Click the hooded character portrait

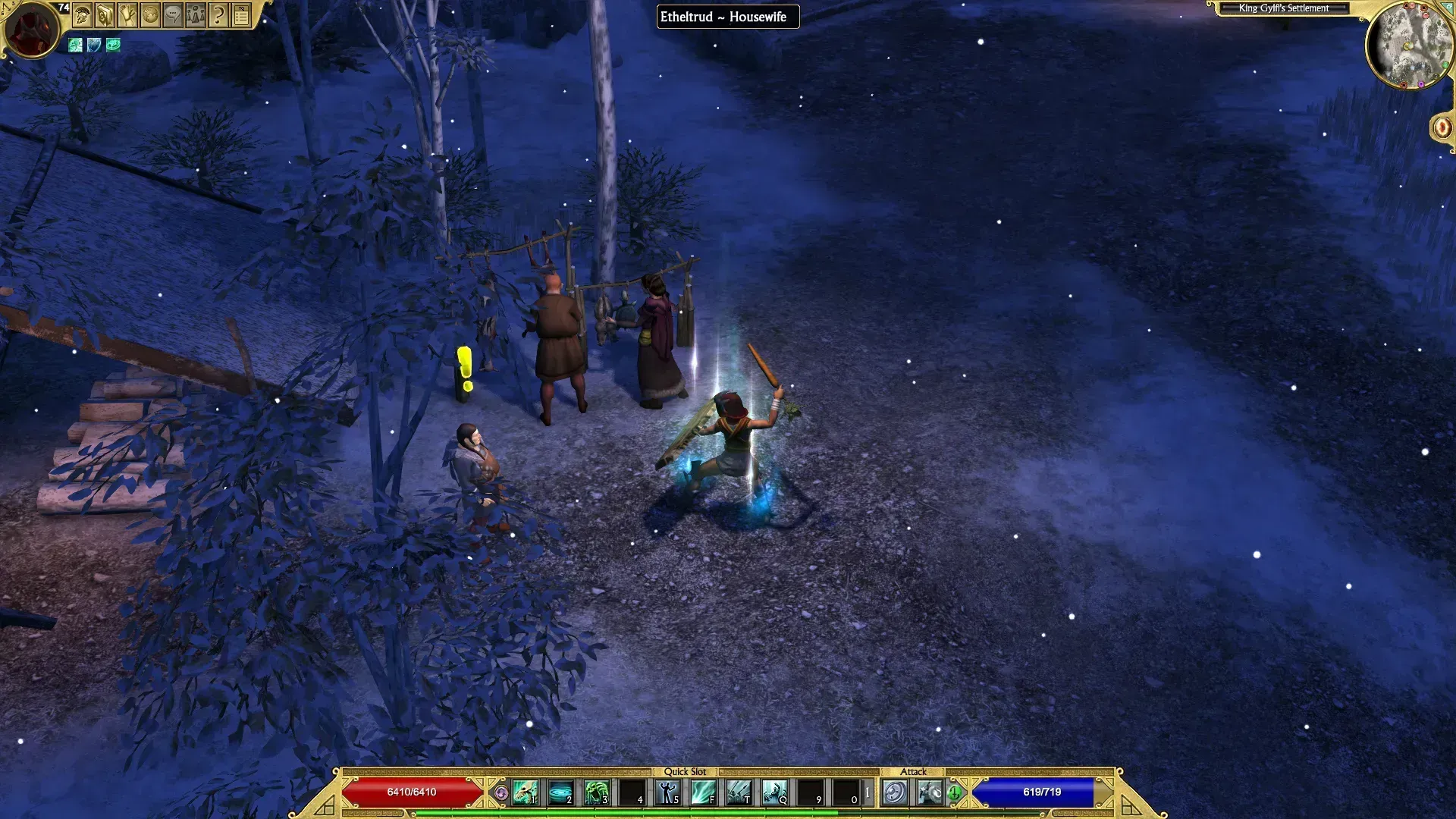[x=32, y=29]
